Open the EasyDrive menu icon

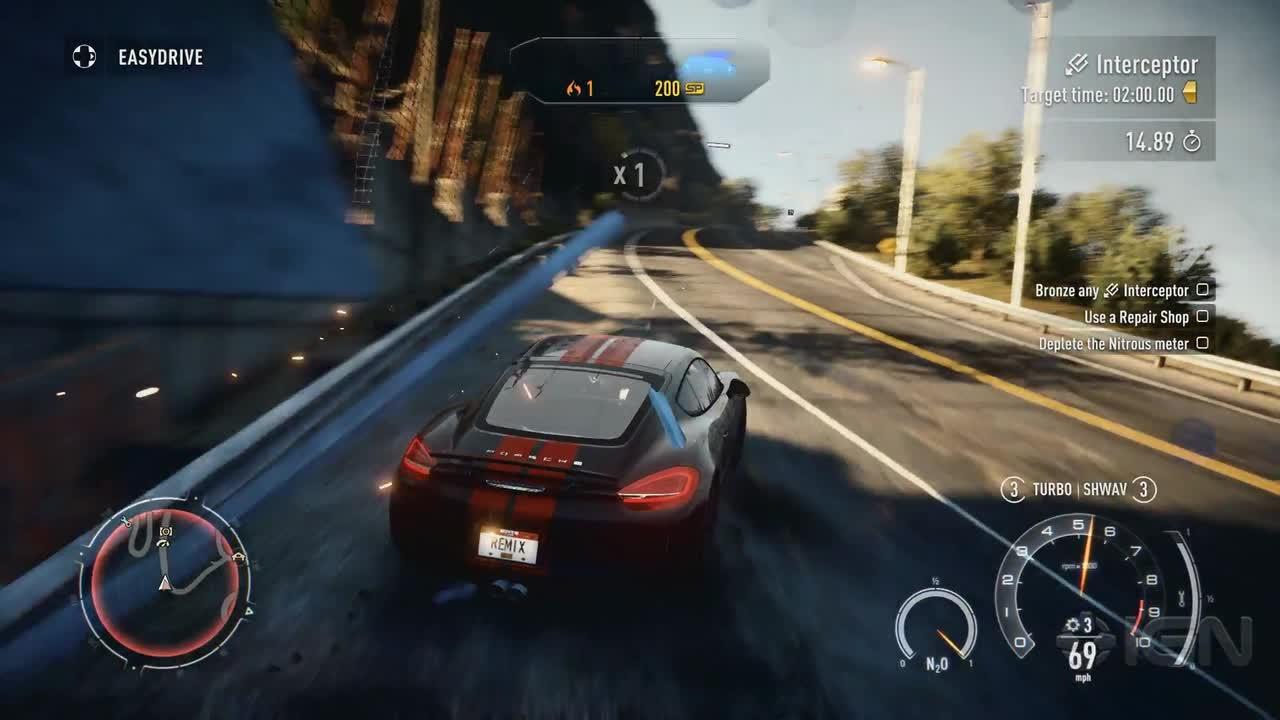click(82, 57)
